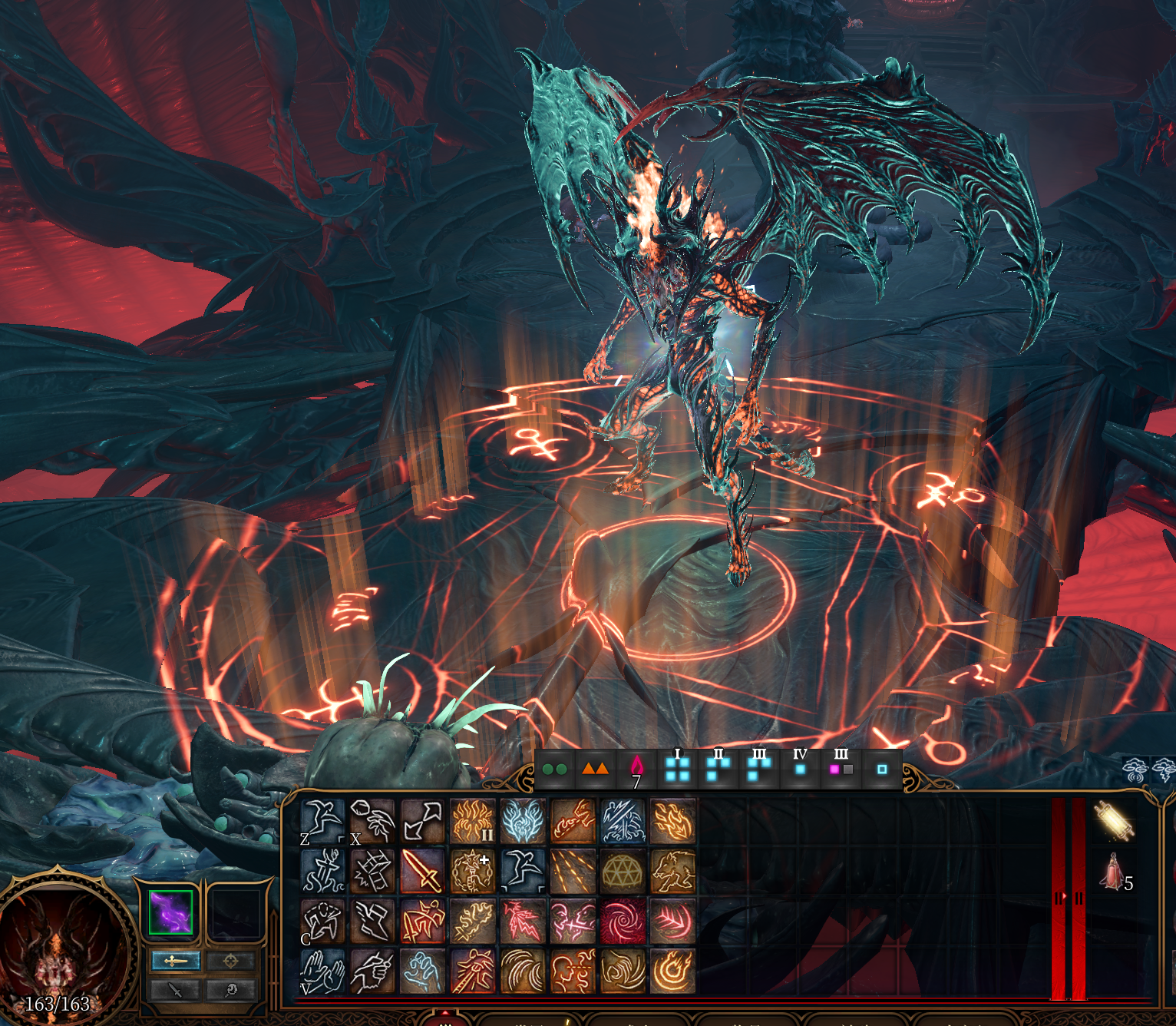Select the orange bonus action filter

[595, 769]
